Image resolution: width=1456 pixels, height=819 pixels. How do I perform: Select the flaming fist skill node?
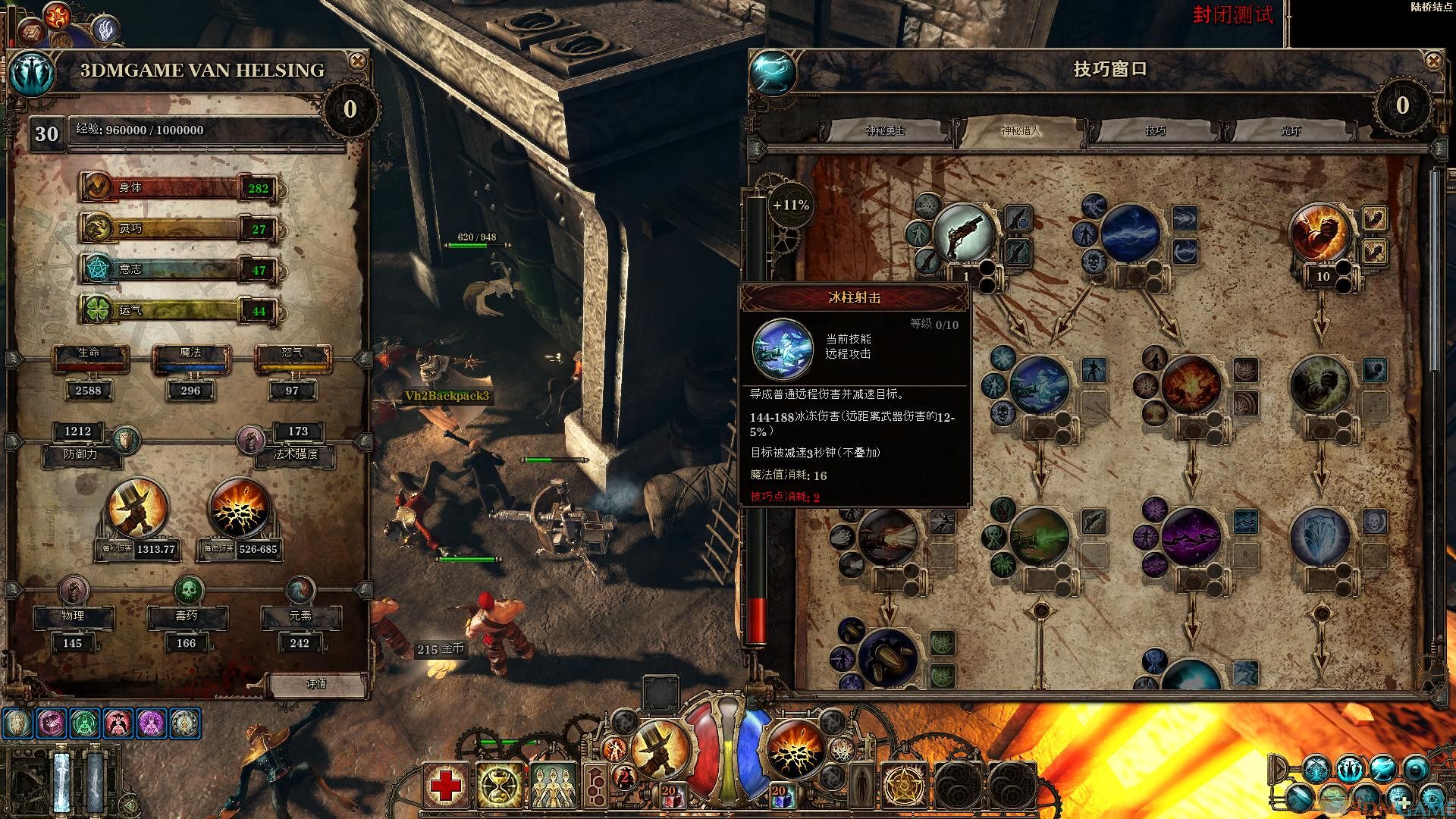click(1321, 232)
